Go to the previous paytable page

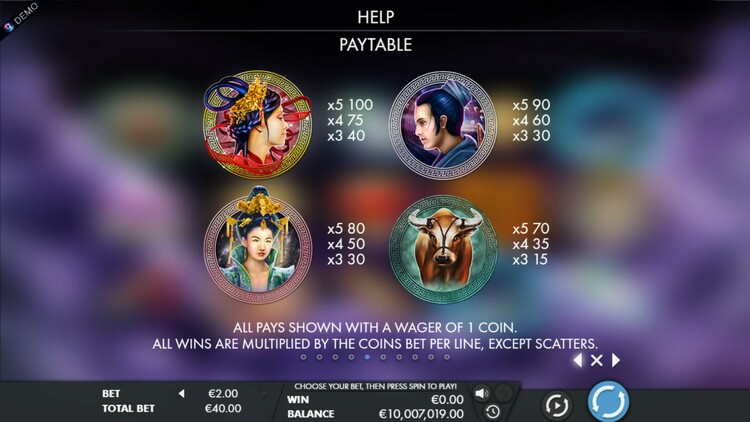pos(577,360)
